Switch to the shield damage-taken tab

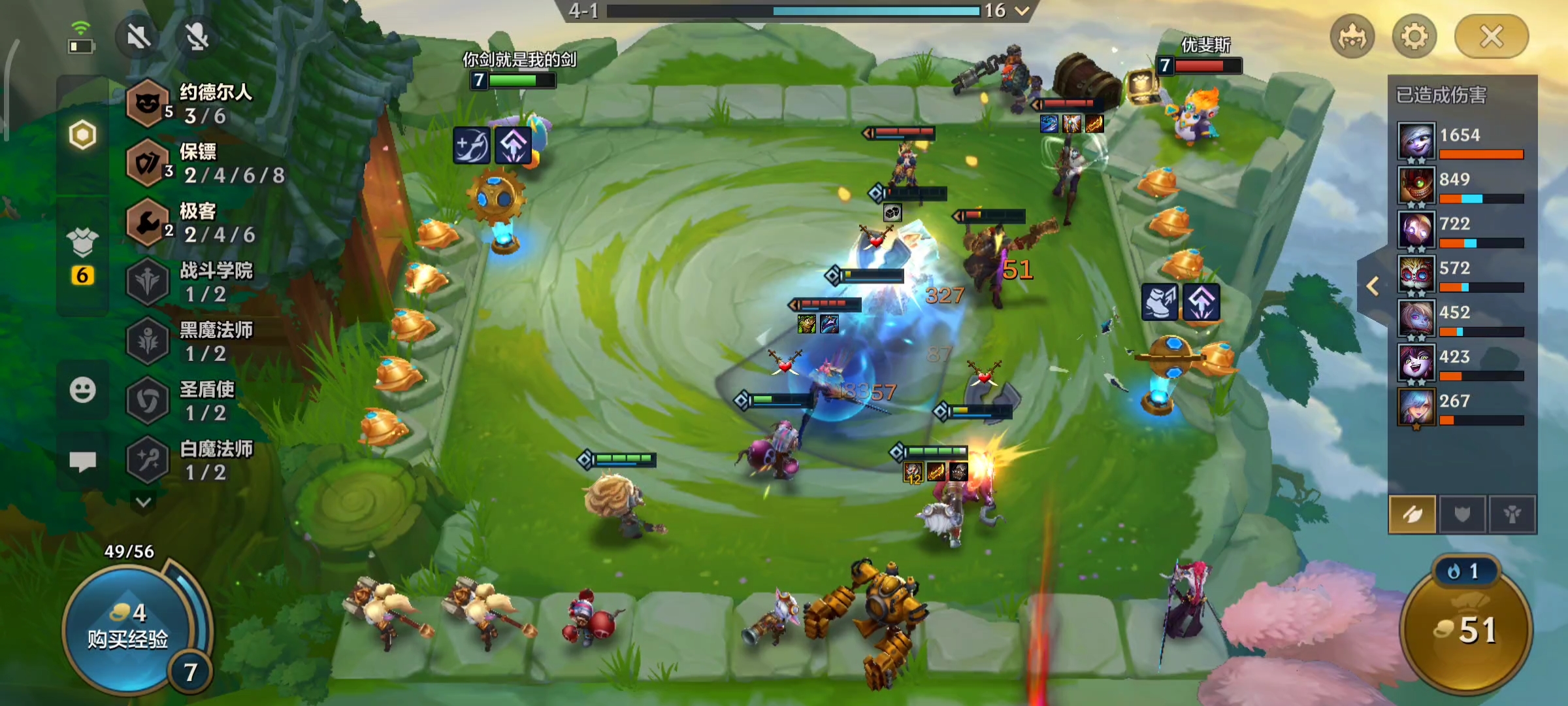[x=1462, y=515]
